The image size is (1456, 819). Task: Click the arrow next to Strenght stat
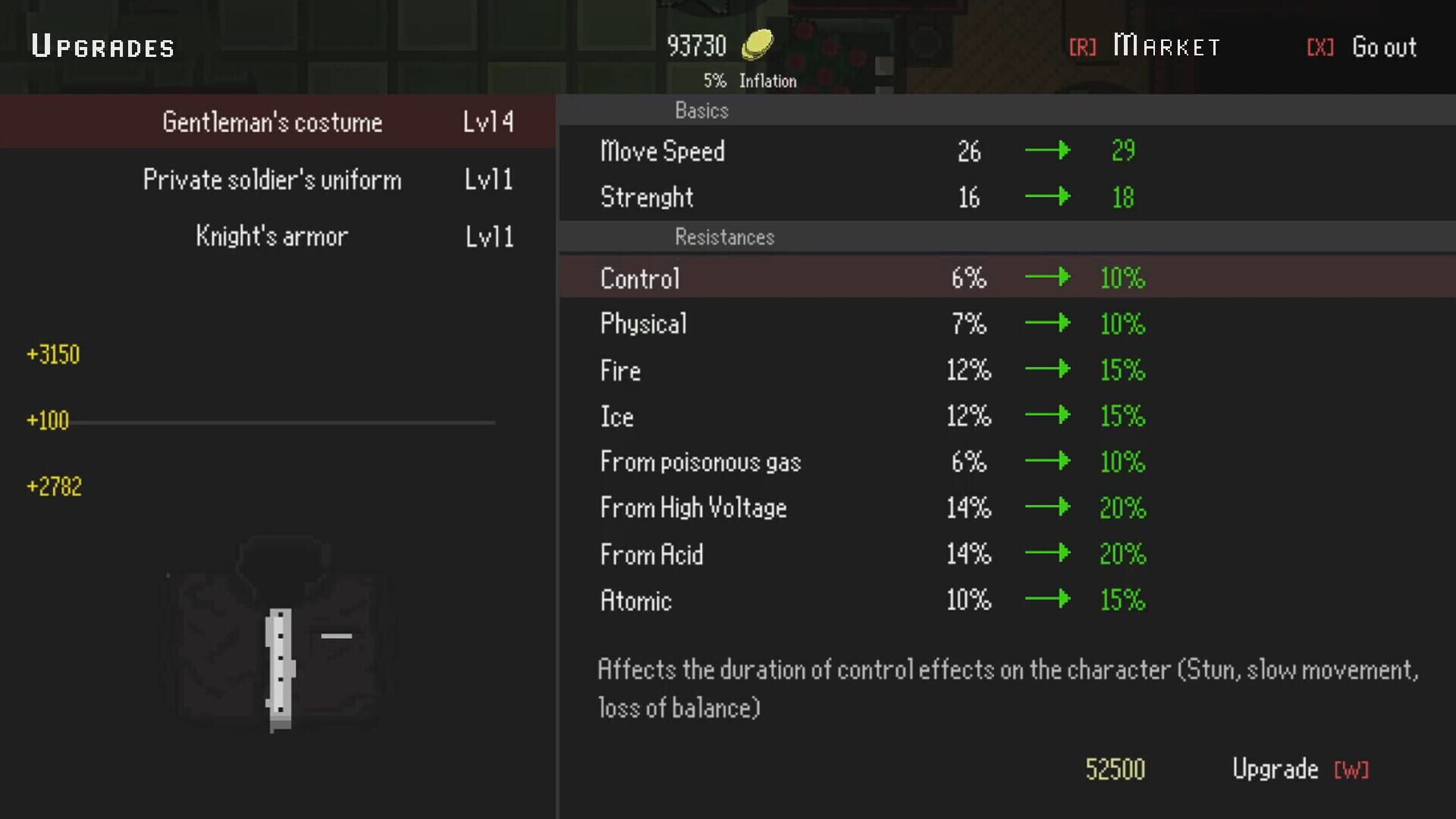[x=1048, y=196]
